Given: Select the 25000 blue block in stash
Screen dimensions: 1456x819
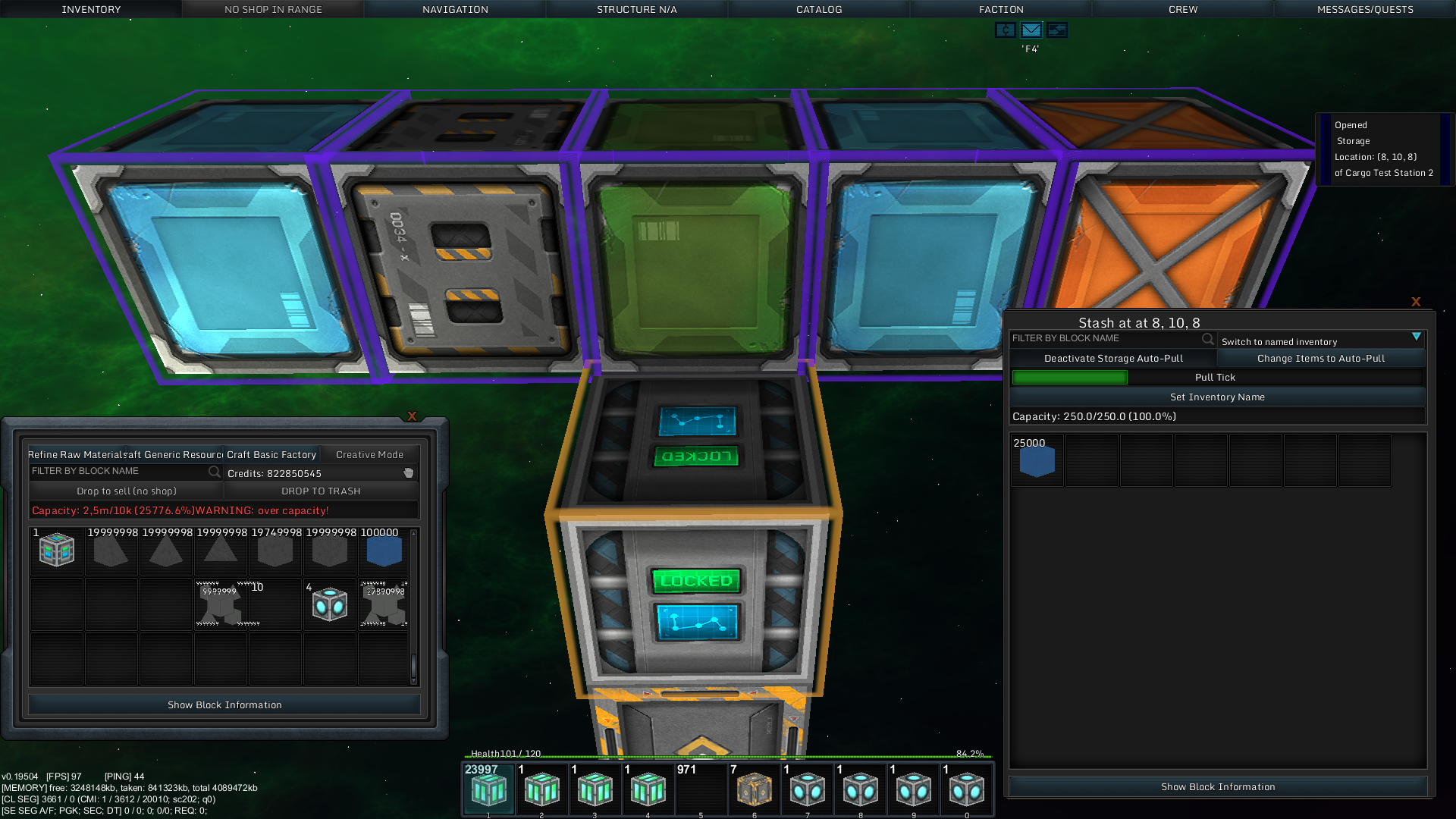Looking at the screenshot, I should coord(1037,460).
